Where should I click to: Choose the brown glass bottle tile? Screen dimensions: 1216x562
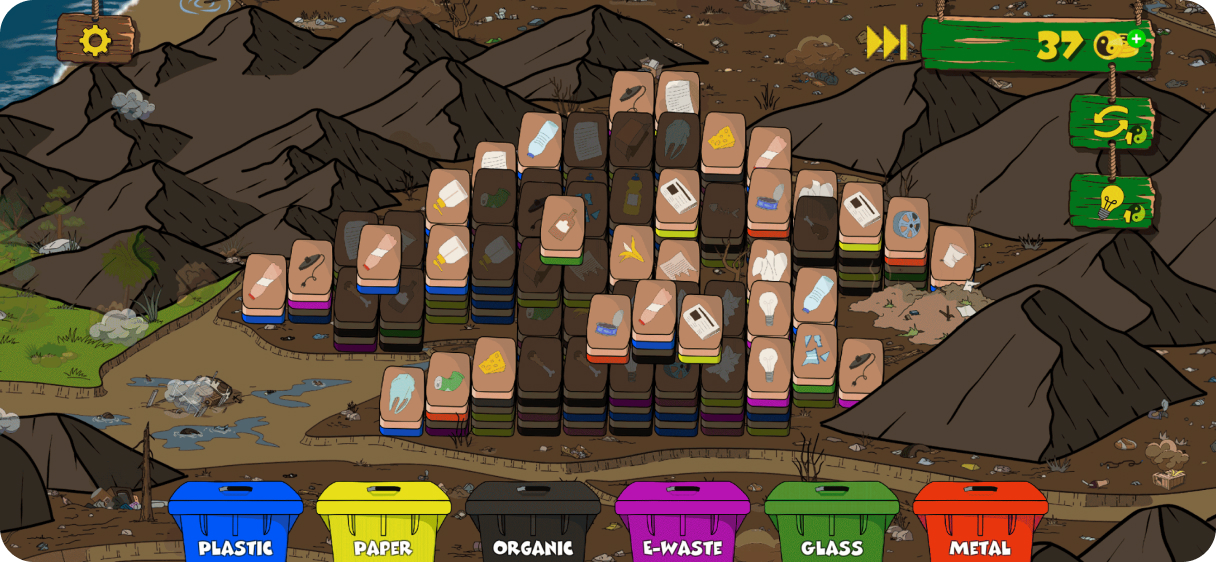click(562, 224)
